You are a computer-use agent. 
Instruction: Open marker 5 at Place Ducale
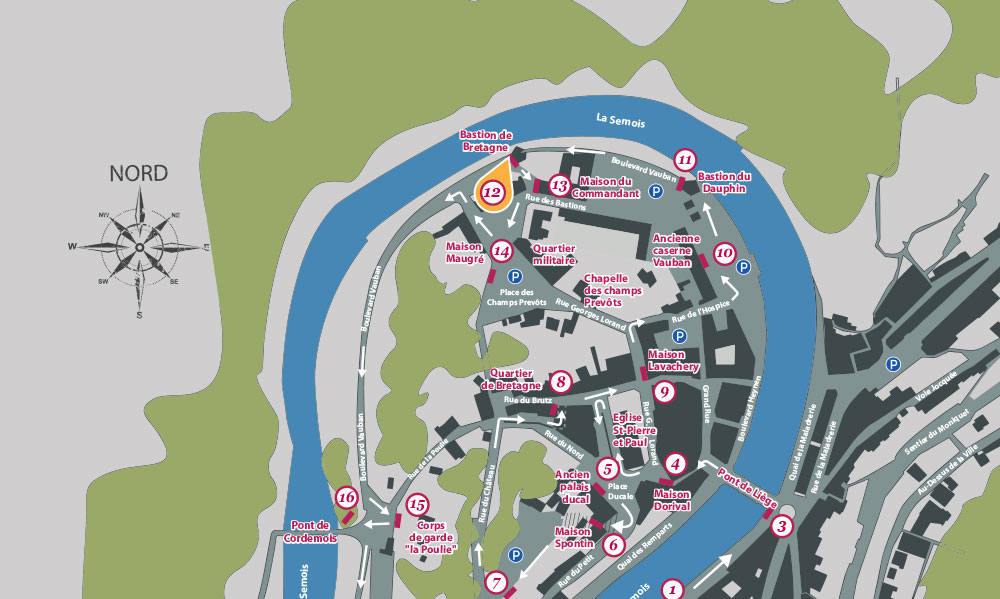pos(607,467)
